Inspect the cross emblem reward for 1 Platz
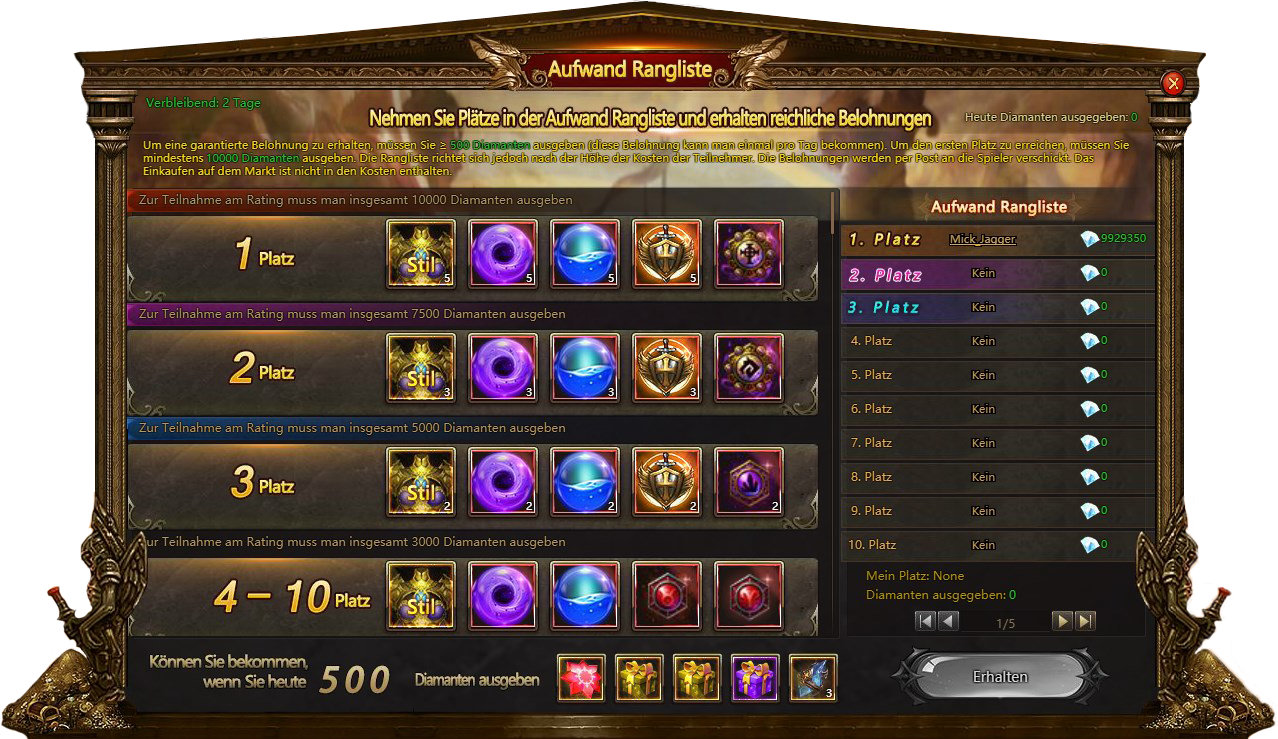1278x739 pixels. point(749,254)
